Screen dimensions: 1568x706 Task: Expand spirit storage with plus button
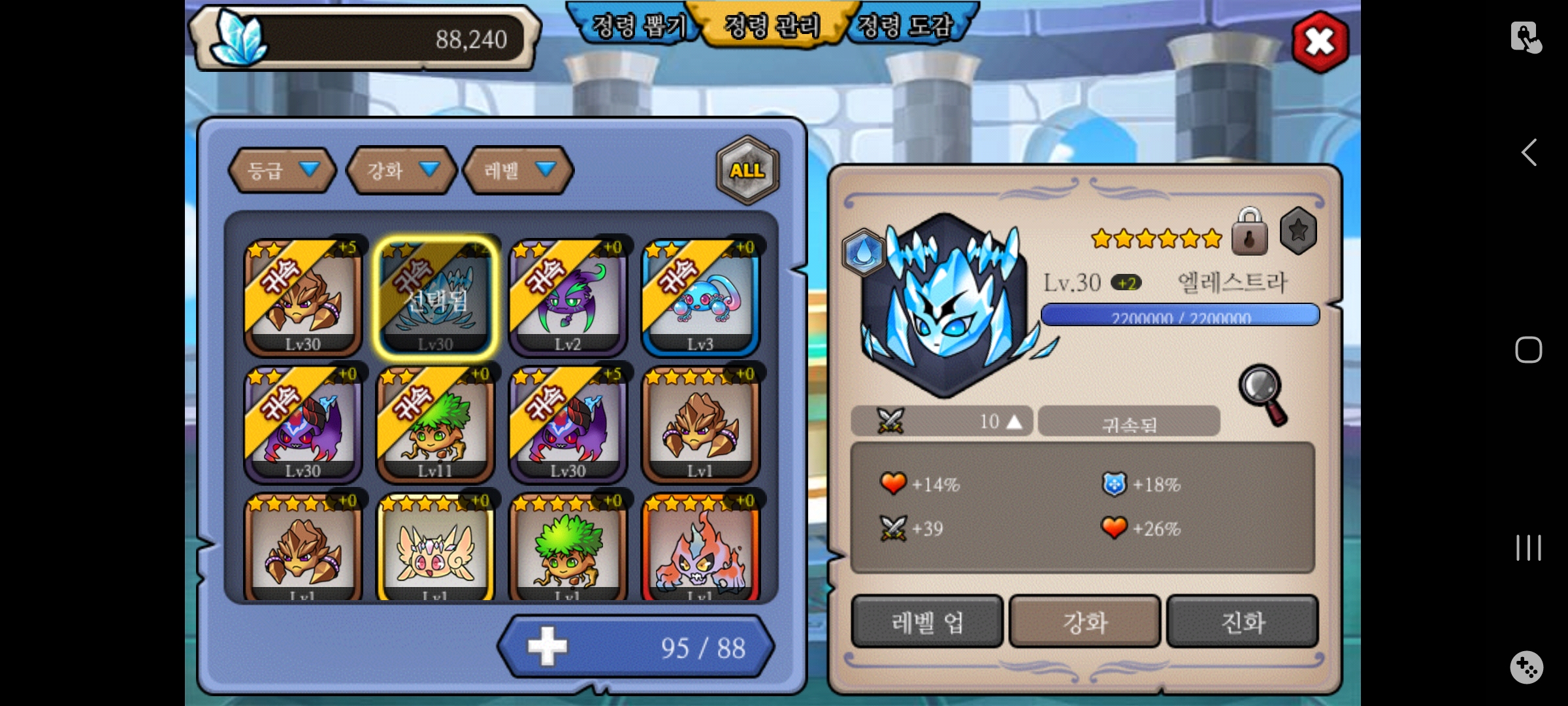547,647
